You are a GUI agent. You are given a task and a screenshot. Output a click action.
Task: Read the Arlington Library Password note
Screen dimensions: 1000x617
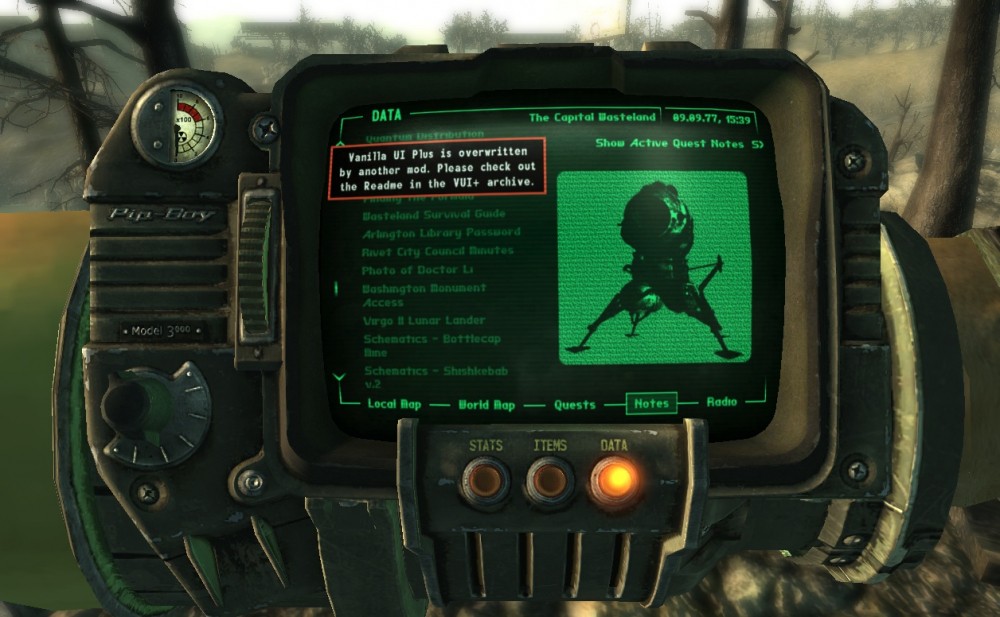pos(441,232)
